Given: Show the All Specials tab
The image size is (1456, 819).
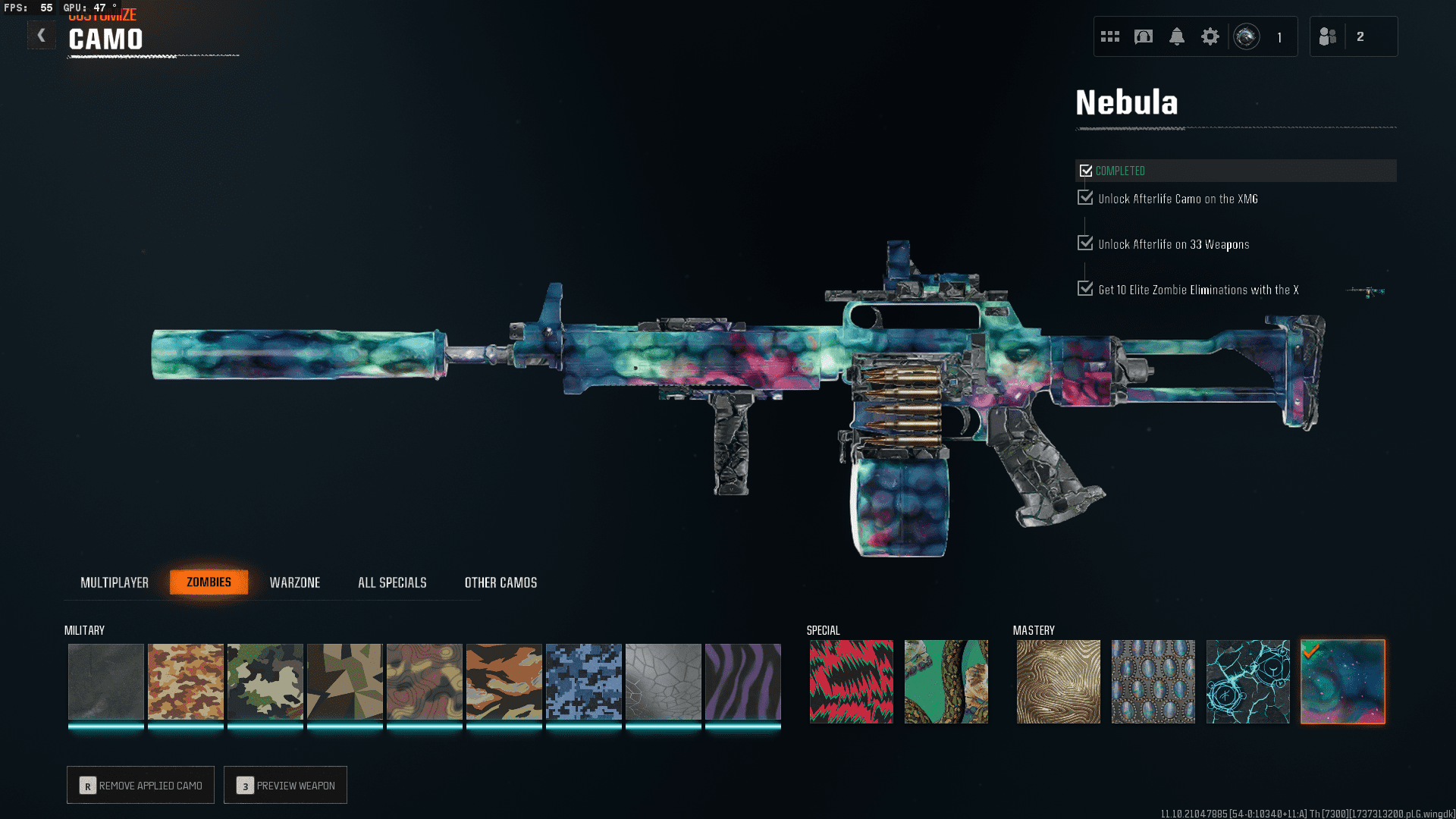Looking at the screenshot, I should (x=392, y=582).
